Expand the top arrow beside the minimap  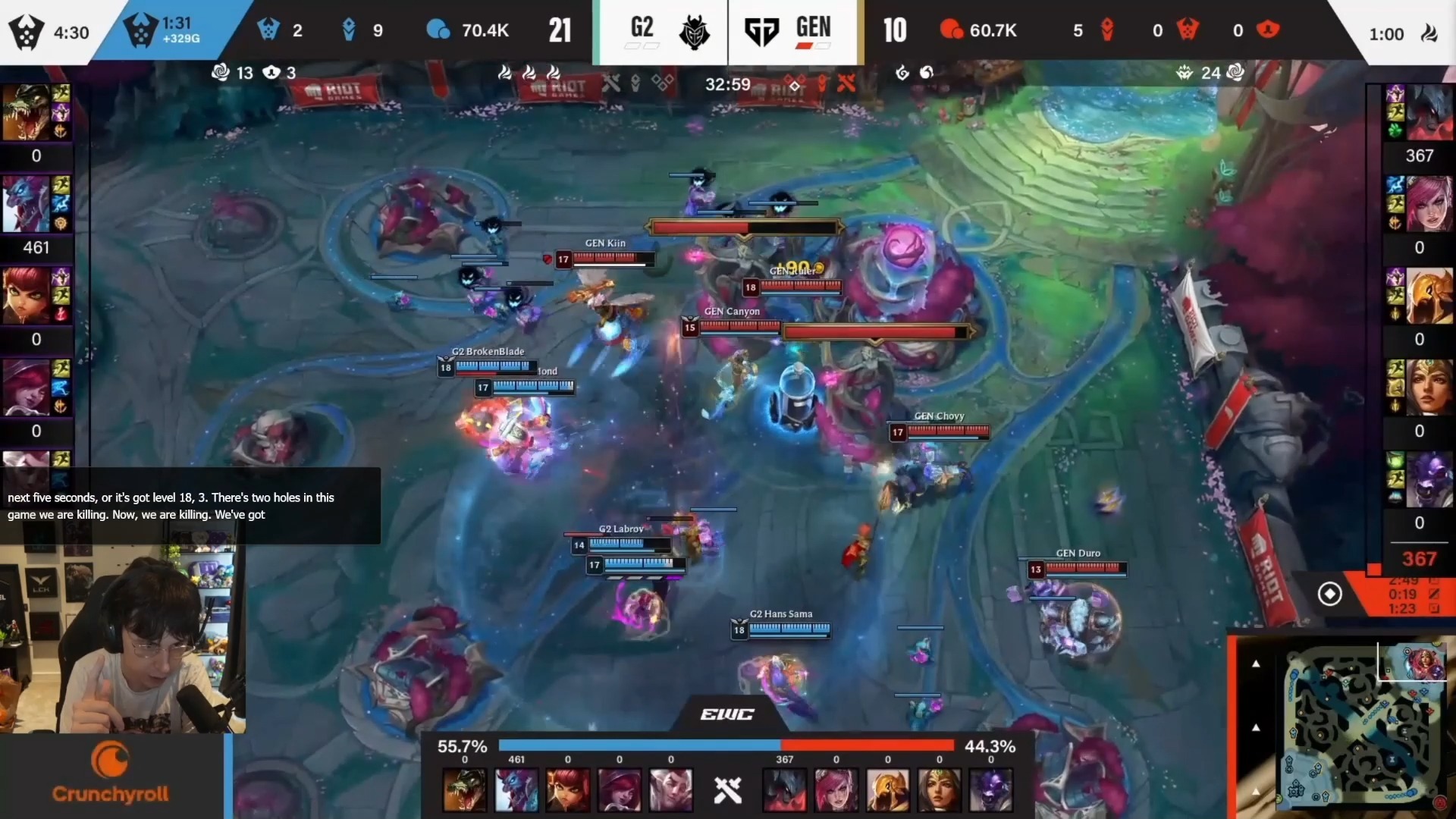[x=1256, y=664]
